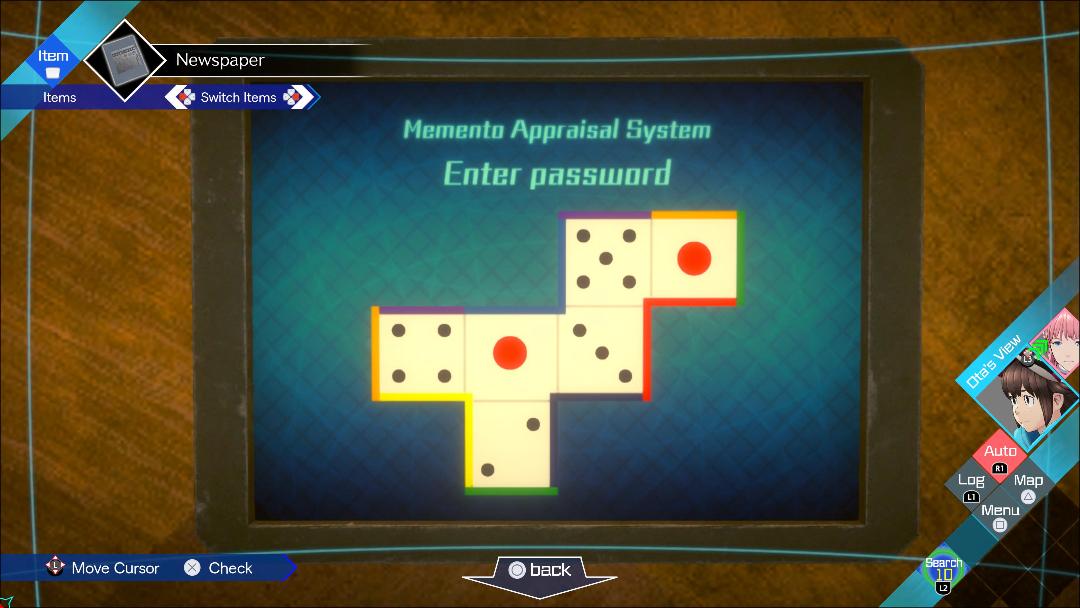Select the two-dot dice face
1080x608 pixels.
tap(511, 446)
